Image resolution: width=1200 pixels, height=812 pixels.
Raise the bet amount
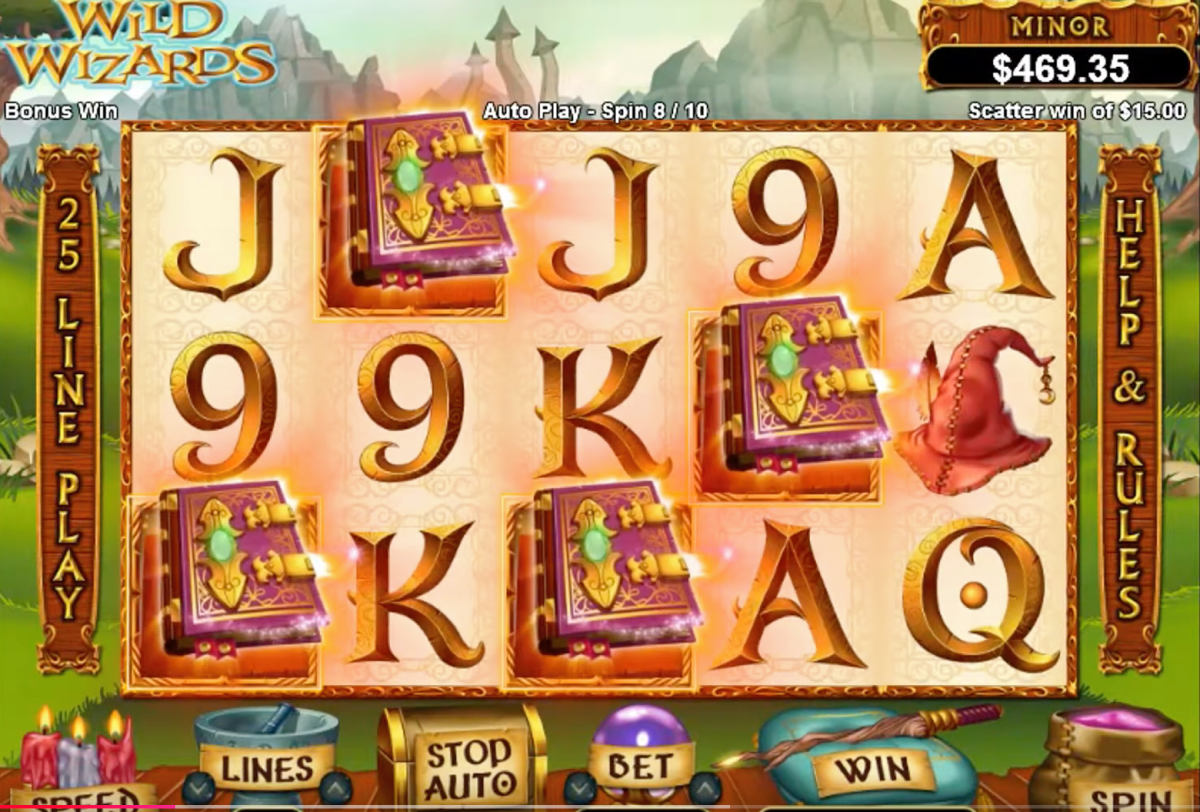pos(705,787)
